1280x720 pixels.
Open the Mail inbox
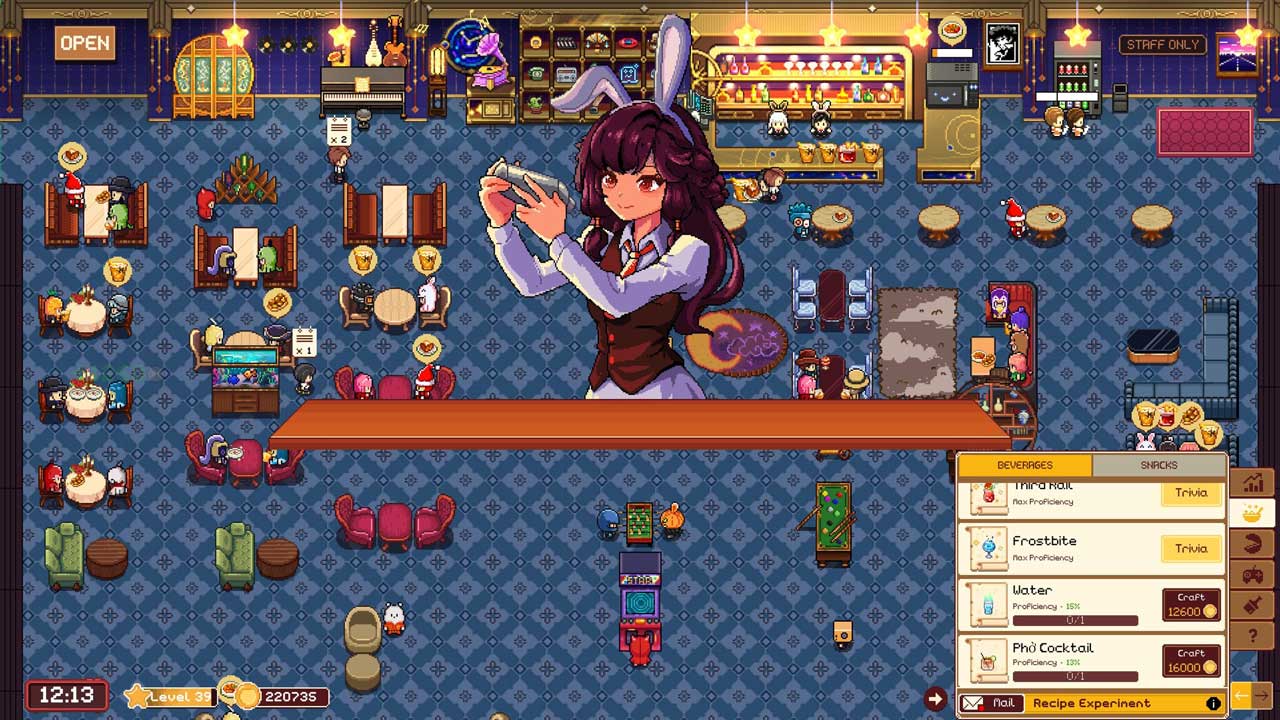992,703
